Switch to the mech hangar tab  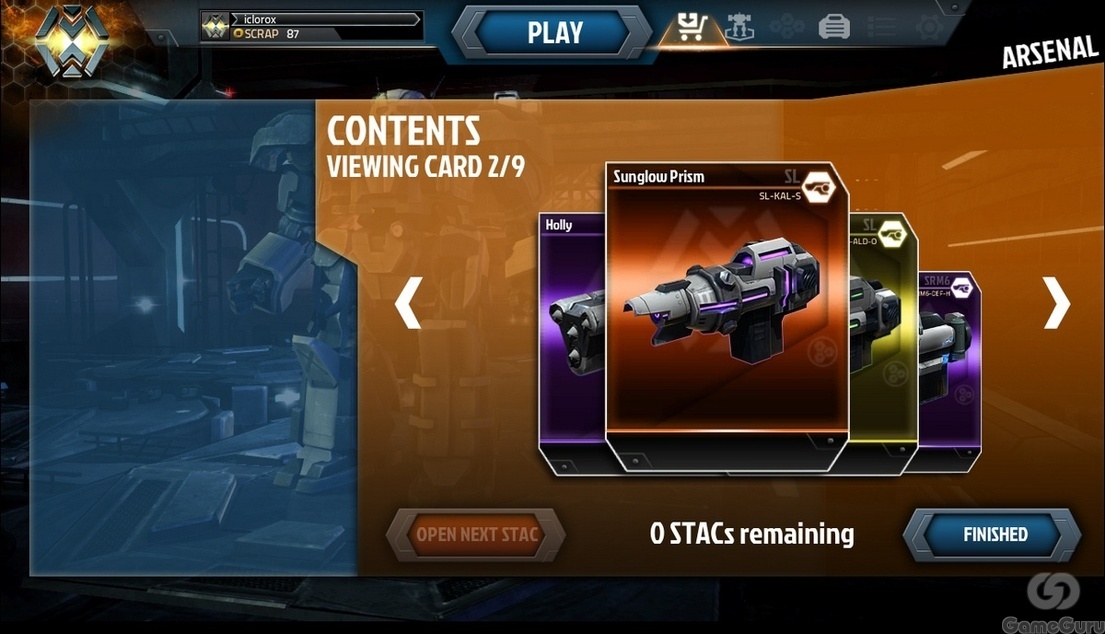(741, 27)
